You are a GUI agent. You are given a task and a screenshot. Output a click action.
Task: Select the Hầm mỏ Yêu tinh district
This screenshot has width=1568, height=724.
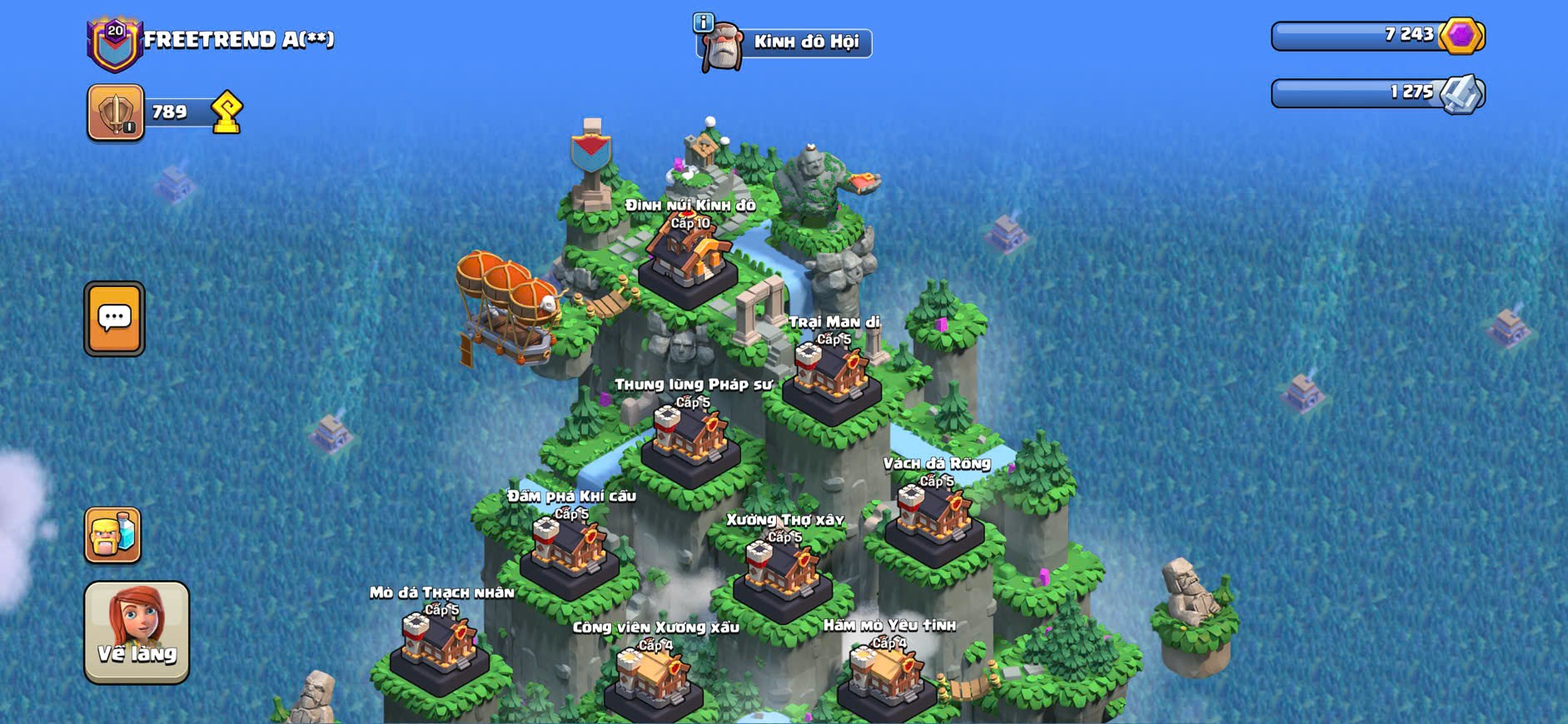(886, 678)
